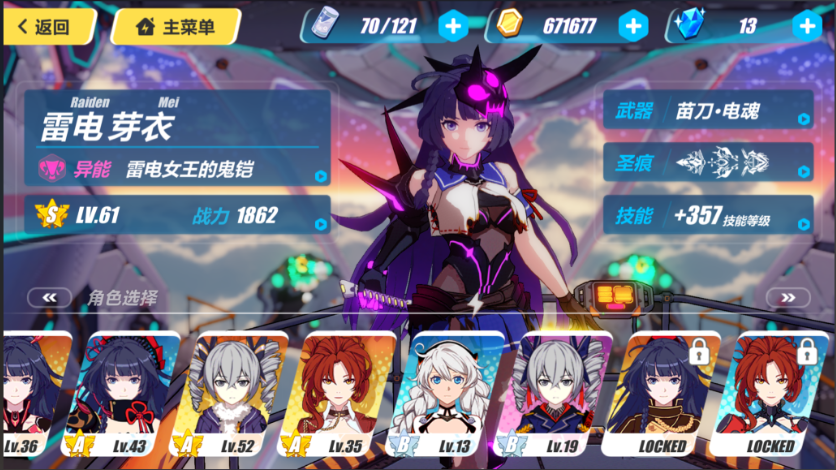The height and width of the screenshot is (470, 836).
Task: Add stamina with the plus beside 70/121
Action: click(453, 26)
